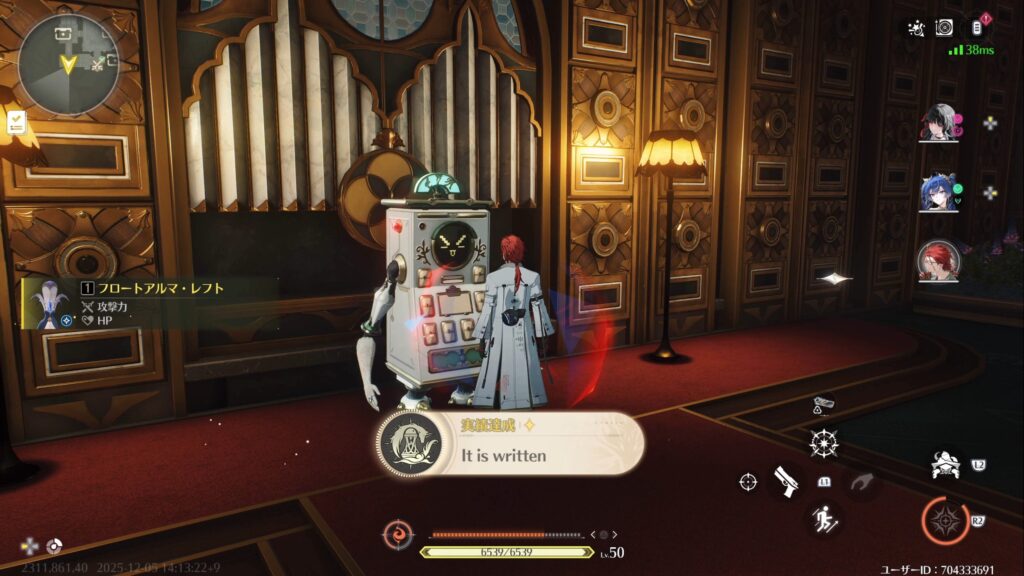Open the quest checklist icon below minimap

tap(17, 122)
